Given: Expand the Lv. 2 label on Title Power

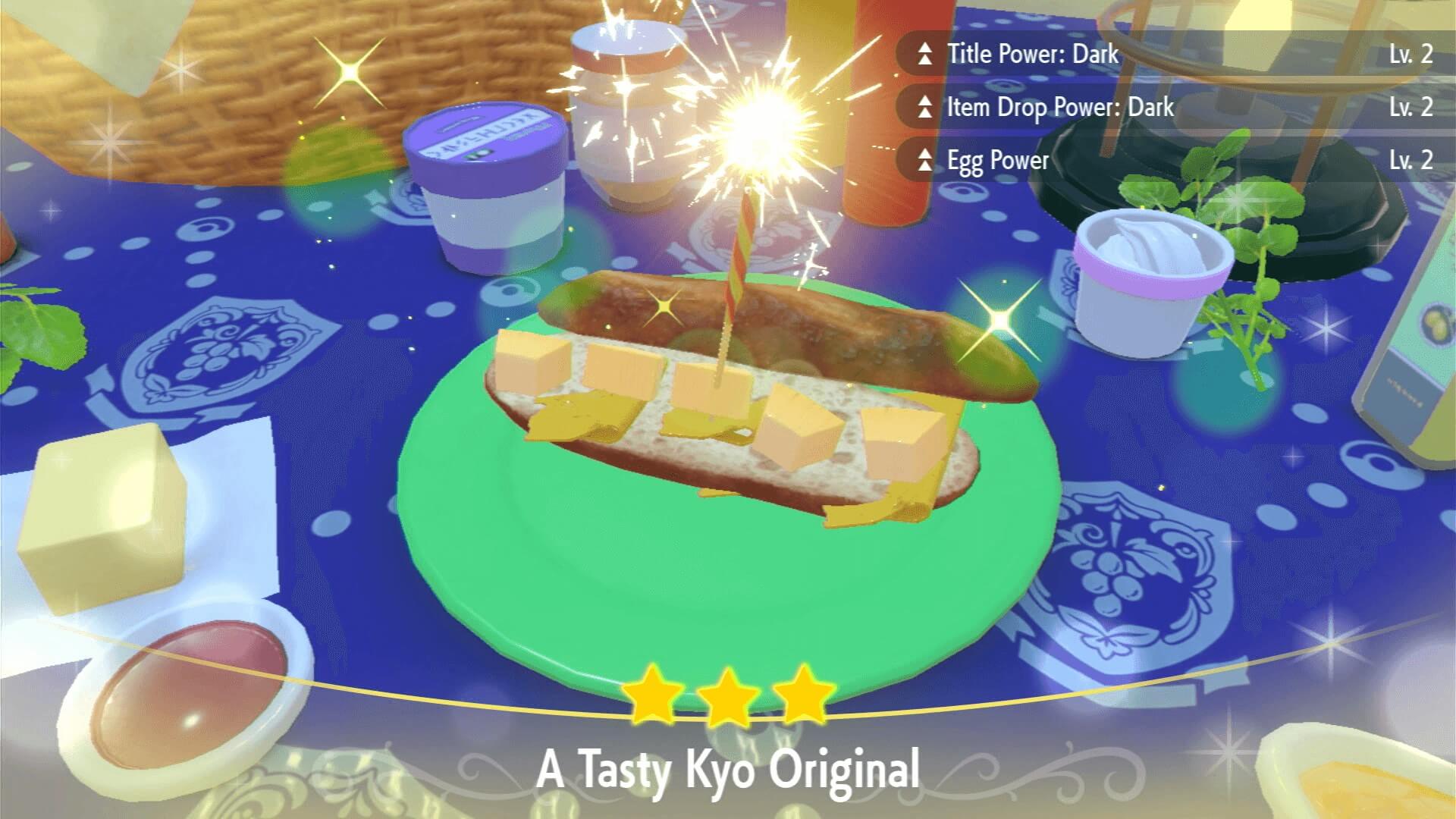Looking at the screenshot, I should [x=1412, y=54].
